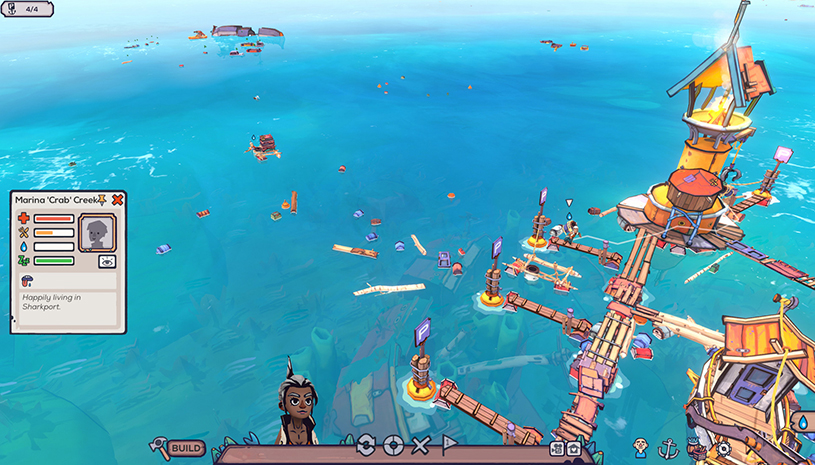Activate the crosshair target command
The image size is (815, 465).
coord(393,445)
